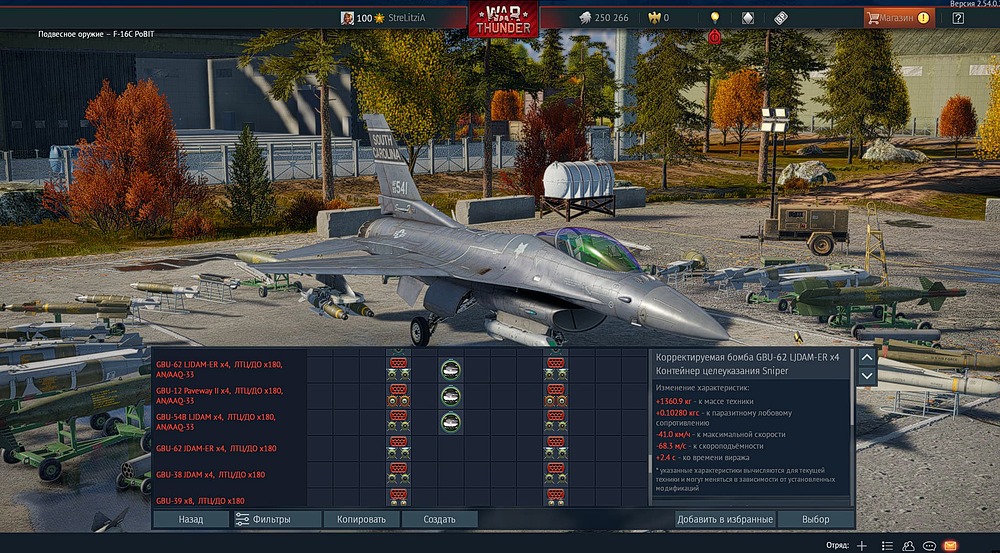Open the orange mail envelope icon
Viewport: 1000px width, 553px height.
coord(950,545)
